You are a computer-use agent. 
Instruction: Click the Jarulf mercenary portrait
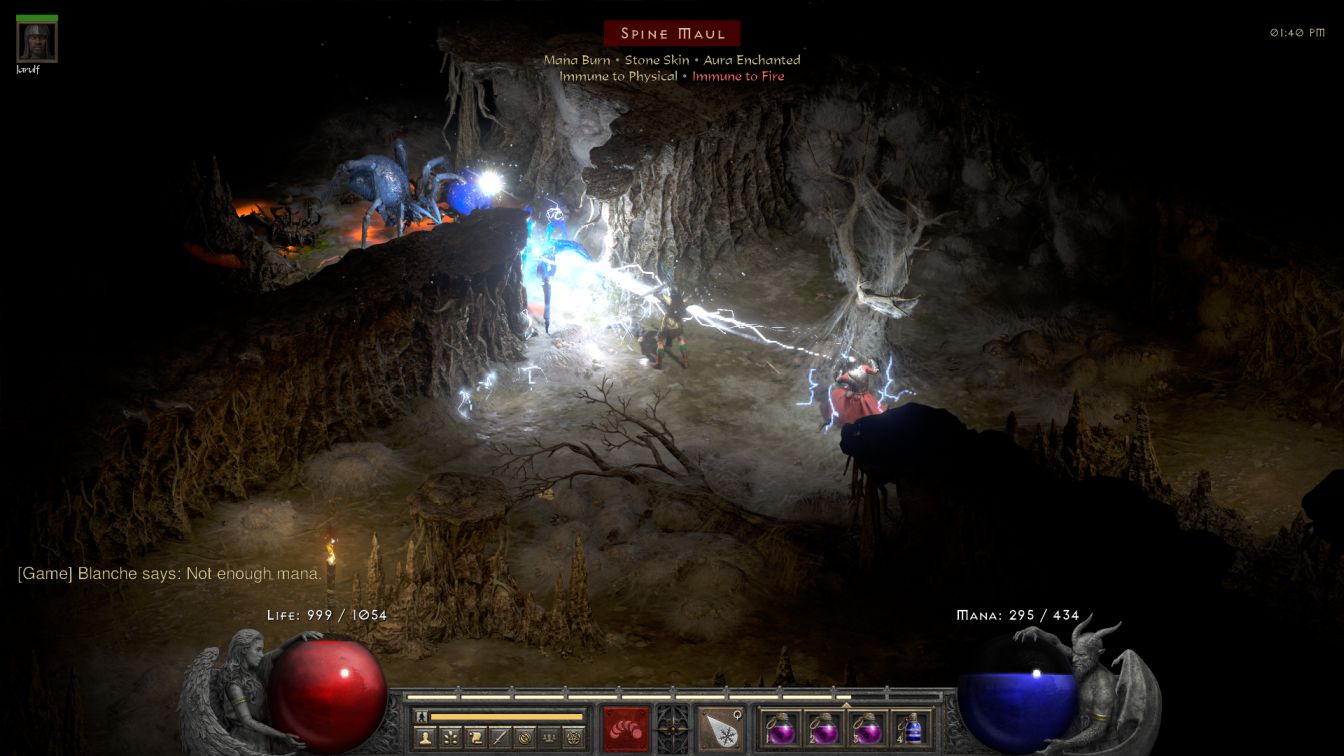click(x=37, y=41)
